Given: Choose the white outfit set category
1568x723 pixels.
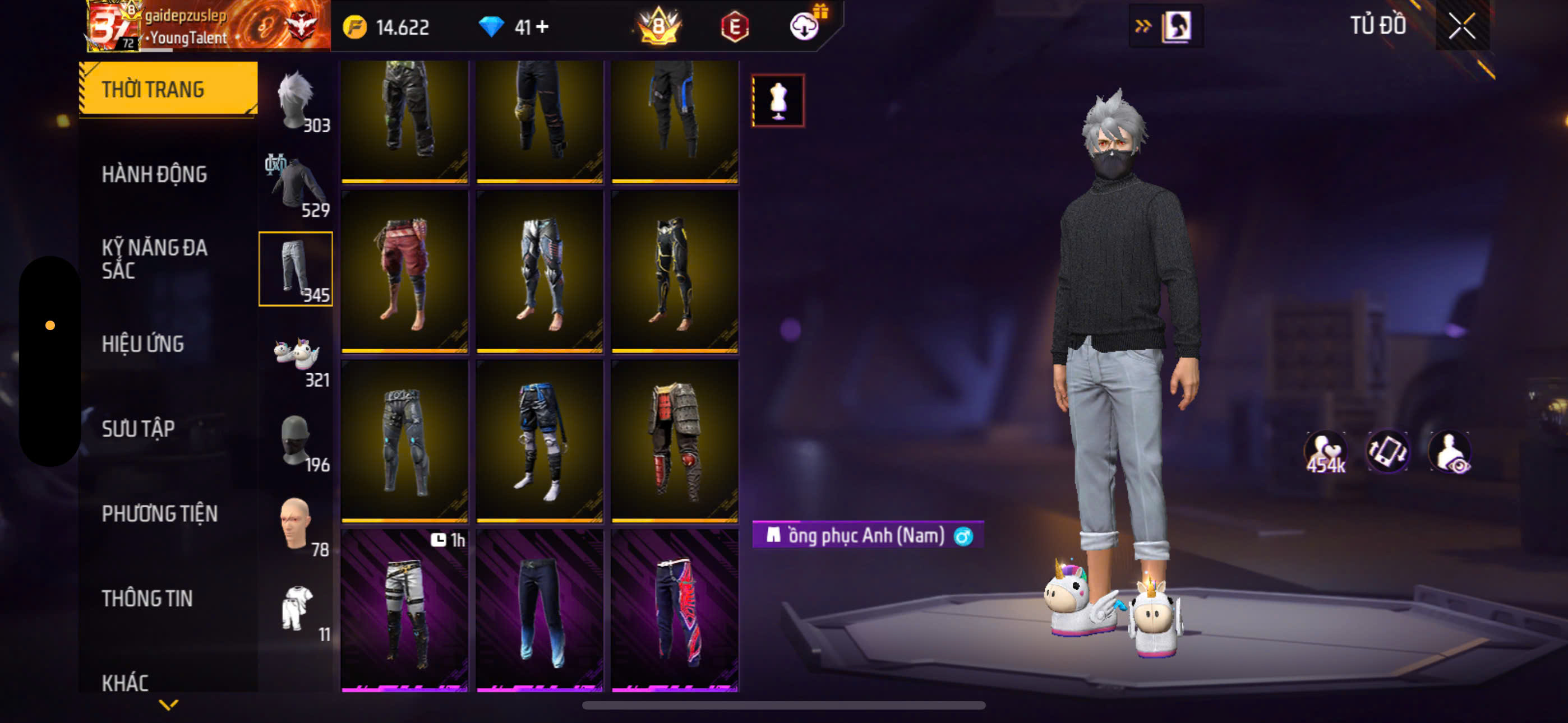Looking at the screenshot, I should click(296, 609).
